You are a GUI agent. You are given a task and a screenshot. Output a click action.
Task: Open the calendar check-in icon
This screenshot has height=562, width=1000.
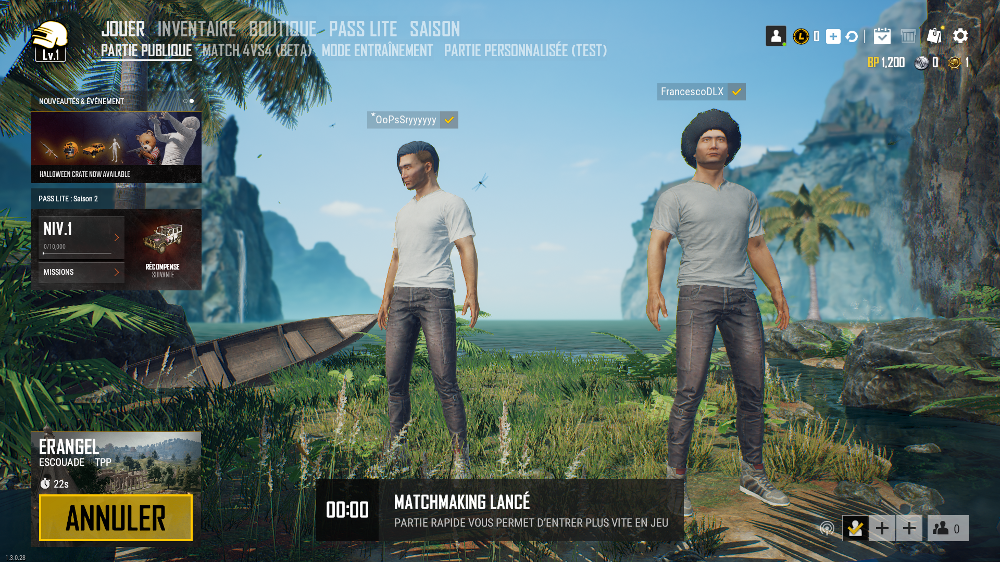click(x=882, y=36)
